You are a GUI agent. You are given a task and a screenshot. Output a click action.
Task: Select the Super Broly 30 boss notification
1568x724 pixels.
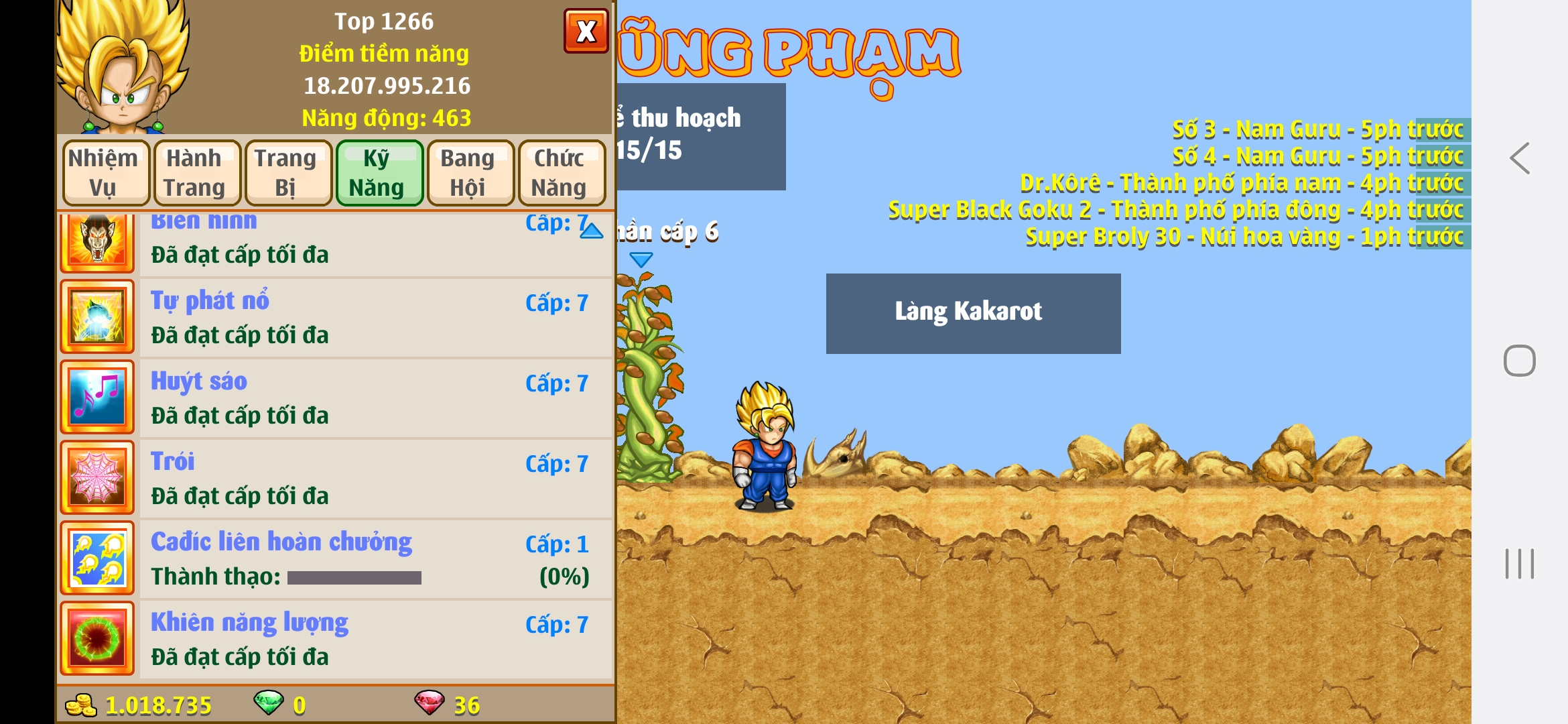tap(1244, 237)
